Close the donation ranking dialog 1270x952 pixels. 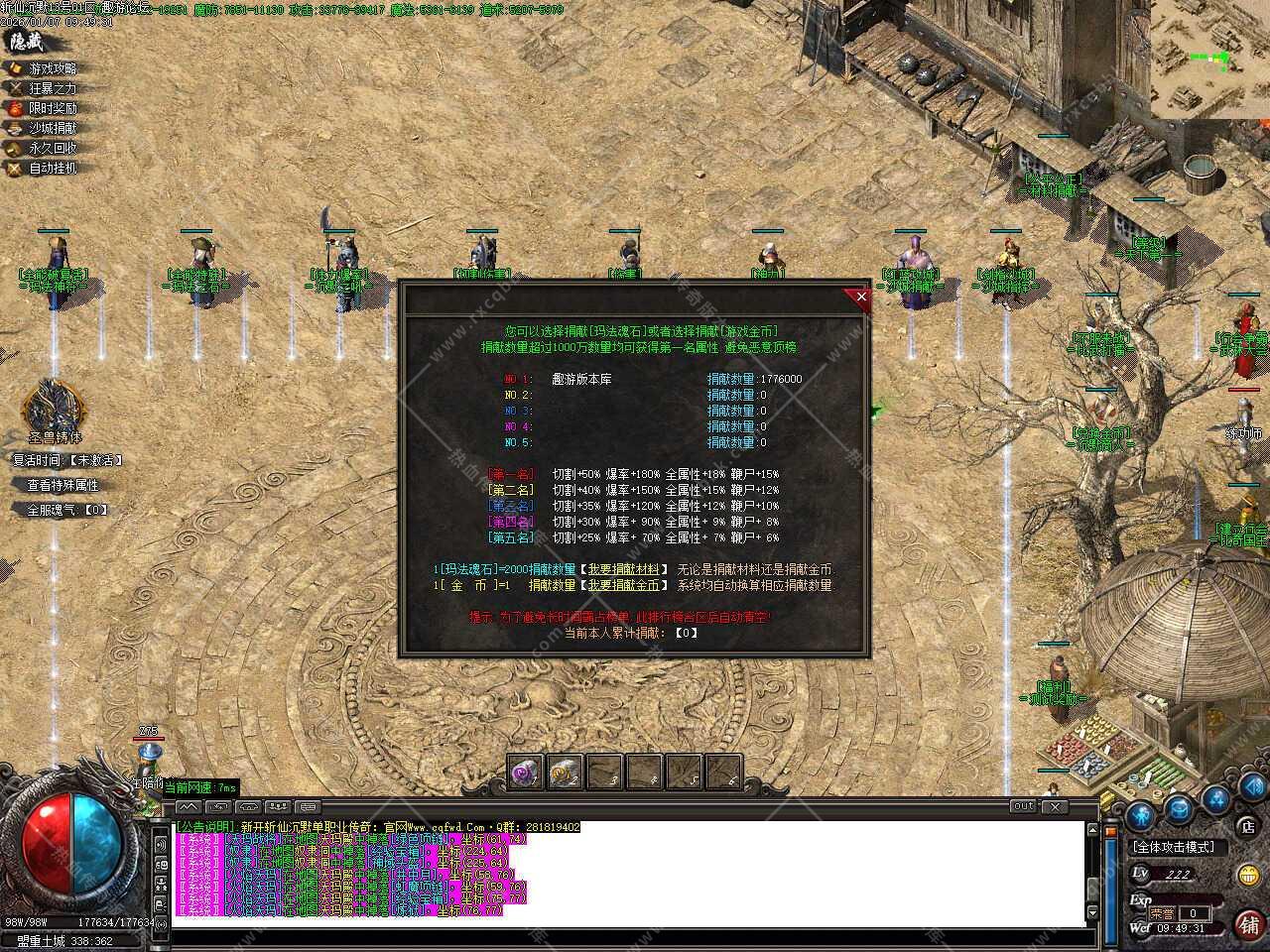[860, 297]
